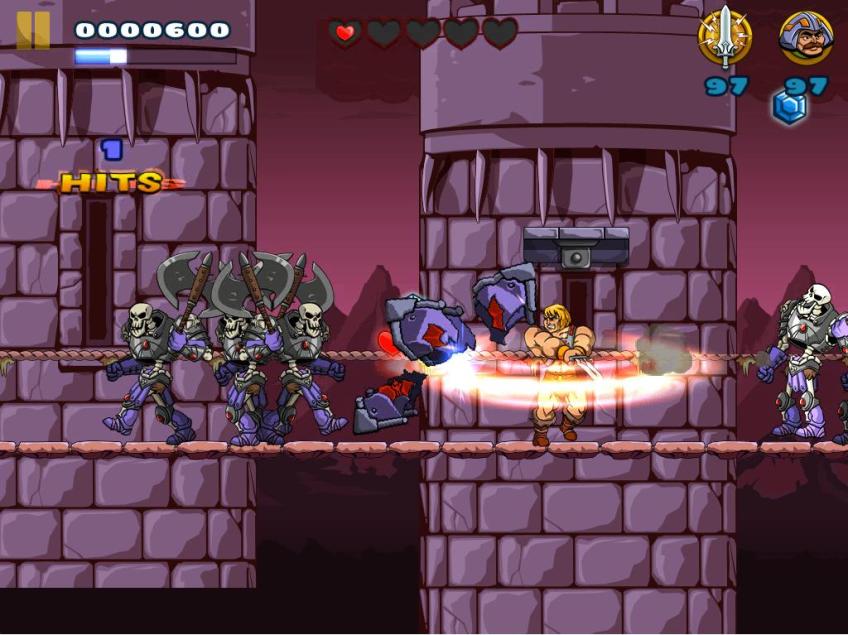Activate the Power Sword special attack
This screenshot has height=635, width=848.
point(724,38)
